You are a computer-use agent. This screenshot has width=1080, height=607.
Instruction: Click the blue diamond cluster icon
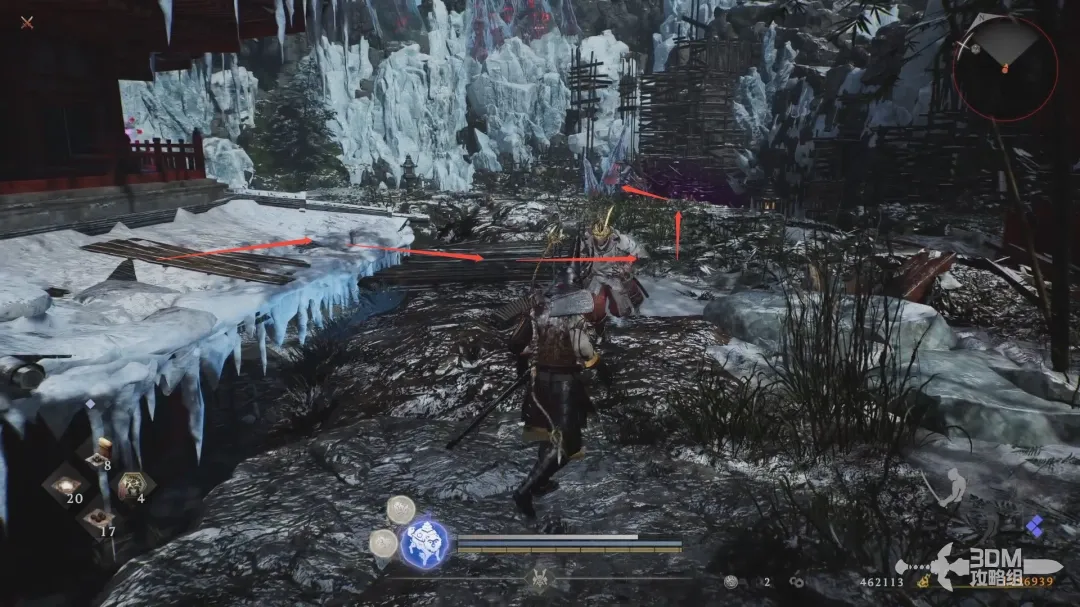pyautogui.click(x=1034, y=525)
